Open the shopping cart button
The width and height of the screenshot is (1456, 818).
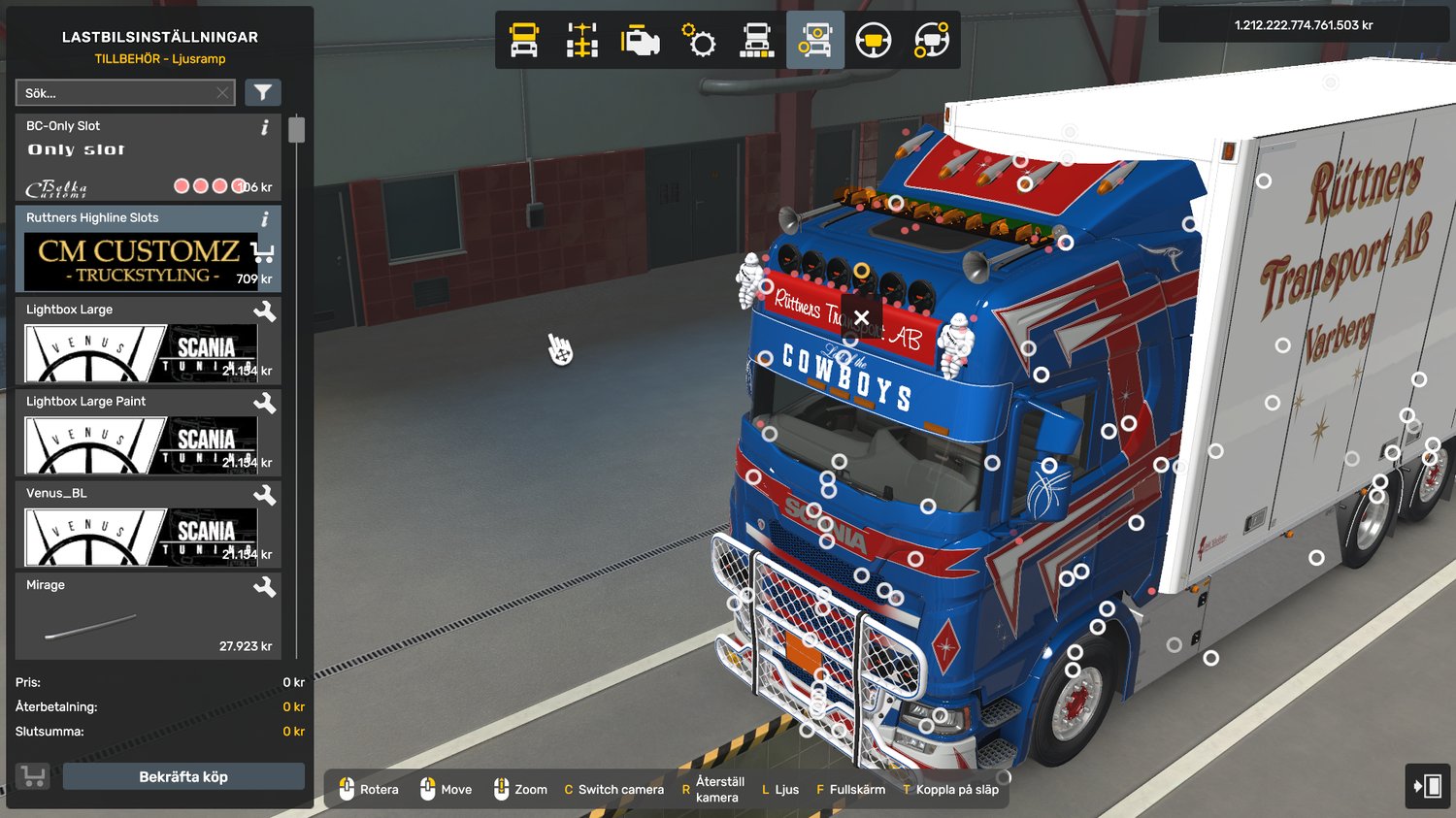click(x=33, y=776)
